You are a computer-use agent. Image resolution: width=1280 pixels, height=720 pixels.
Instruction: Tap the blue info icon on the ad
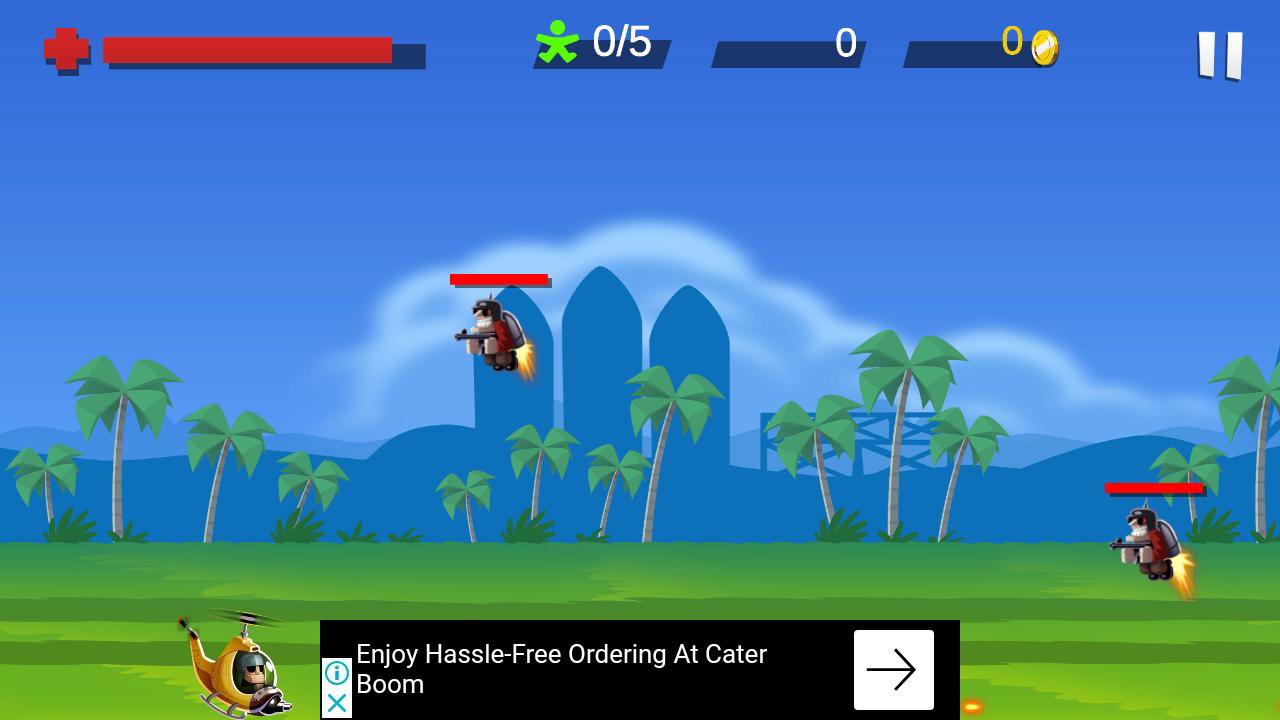pos(335,672)
